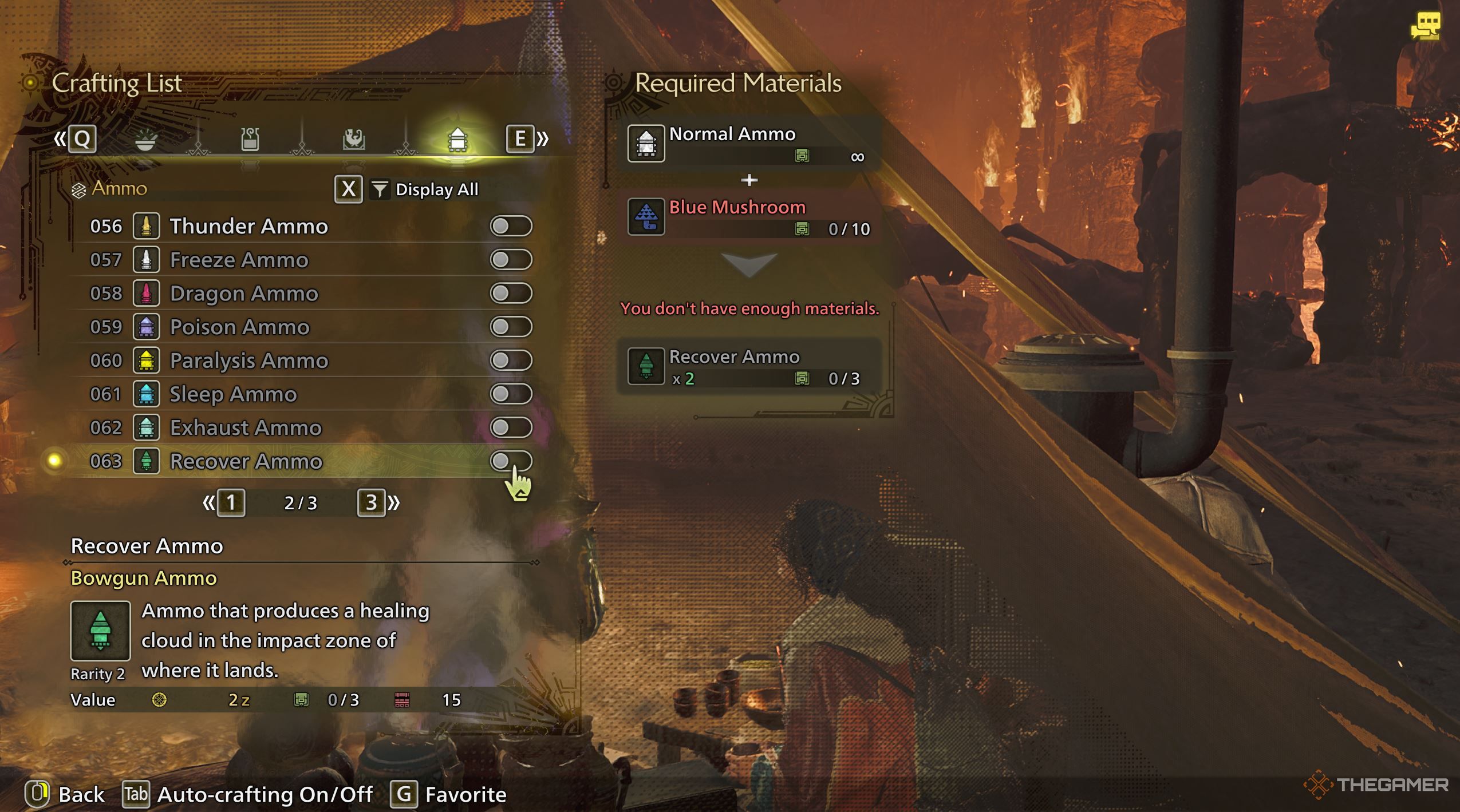Switch the Poison Ammo auto-craft toggle
1460x812 pixels.
coord(511,327)
